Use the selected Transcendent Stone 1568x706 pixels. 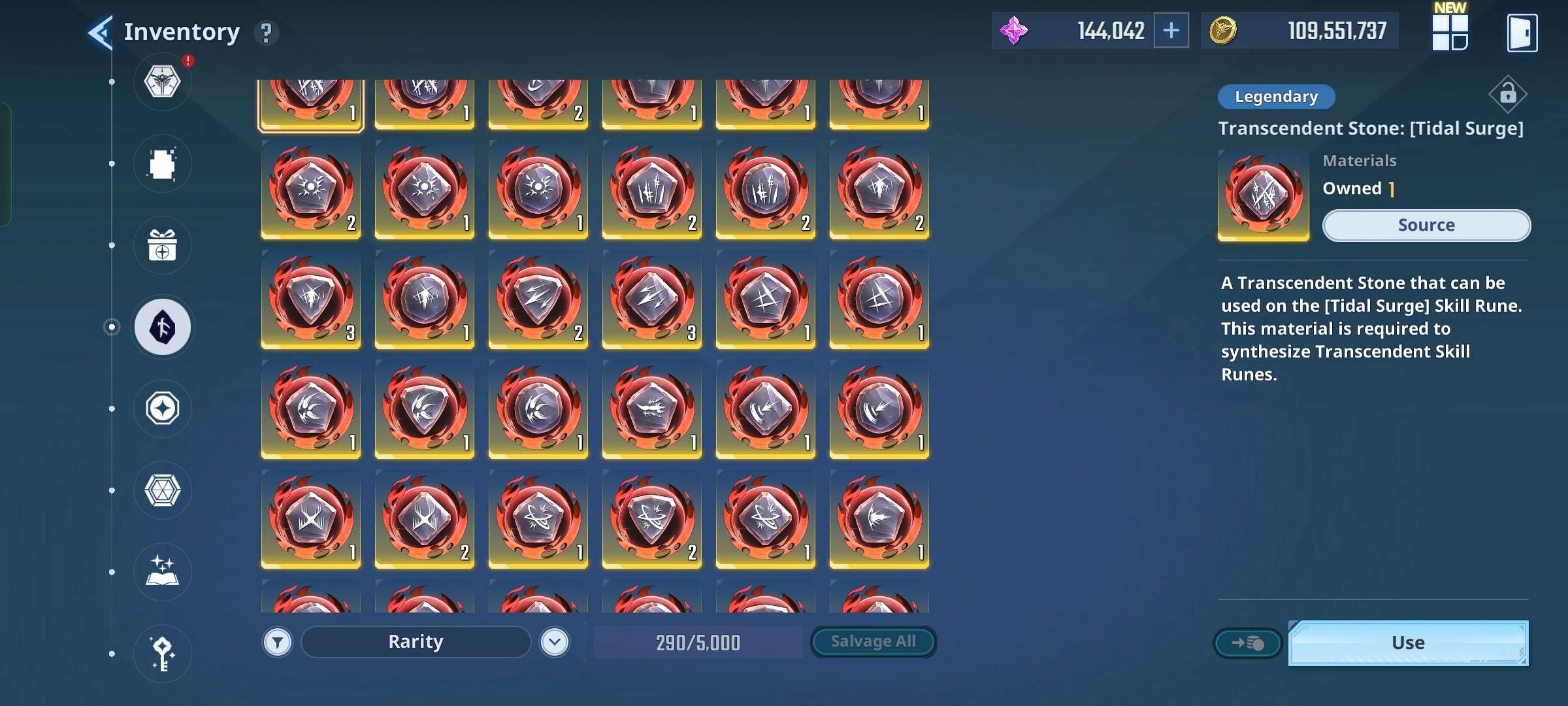point(1408,643)
